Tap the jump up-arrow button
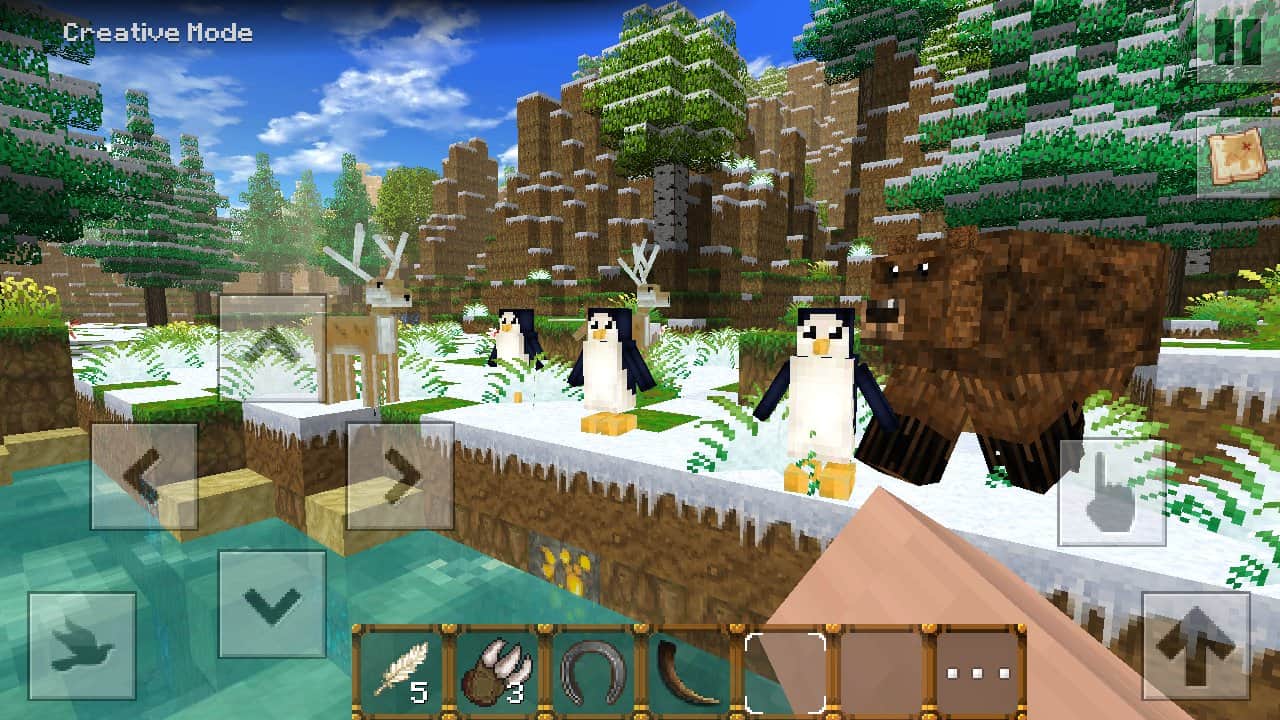 [1195, 645]
